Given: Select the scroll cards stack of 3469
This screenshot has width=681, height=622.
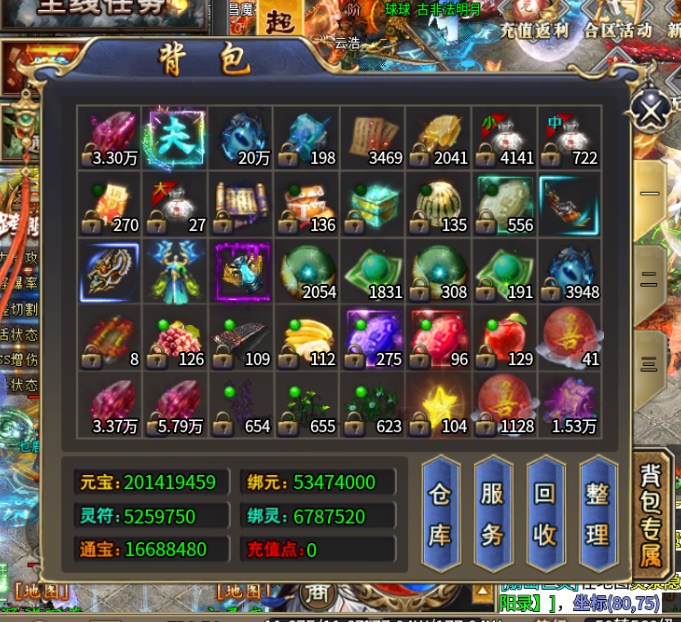Looking at the screenshot, I should [x=372, y=137].
